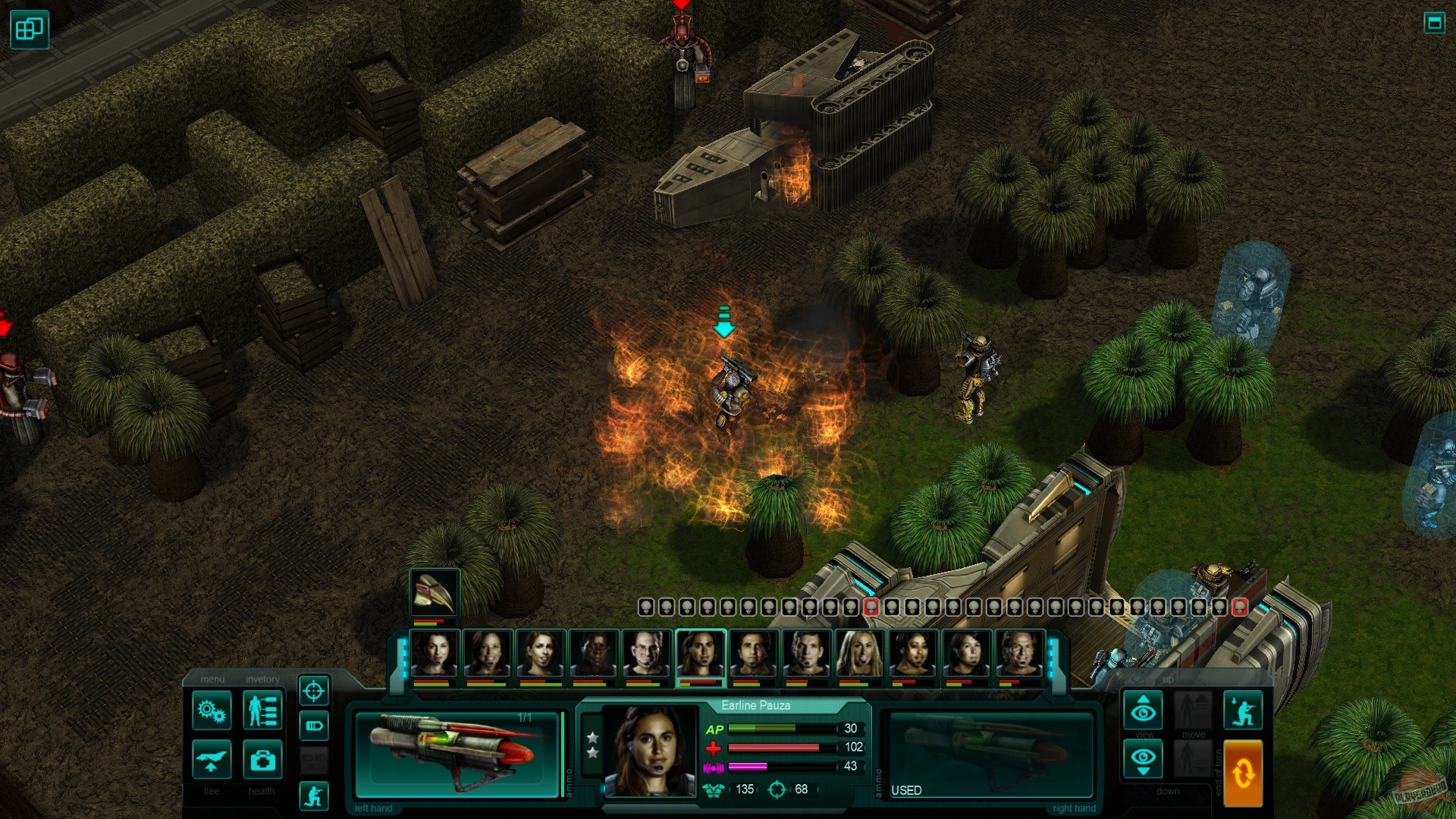
Task: Click the flee aircraft icon
Action: point(212,760)
